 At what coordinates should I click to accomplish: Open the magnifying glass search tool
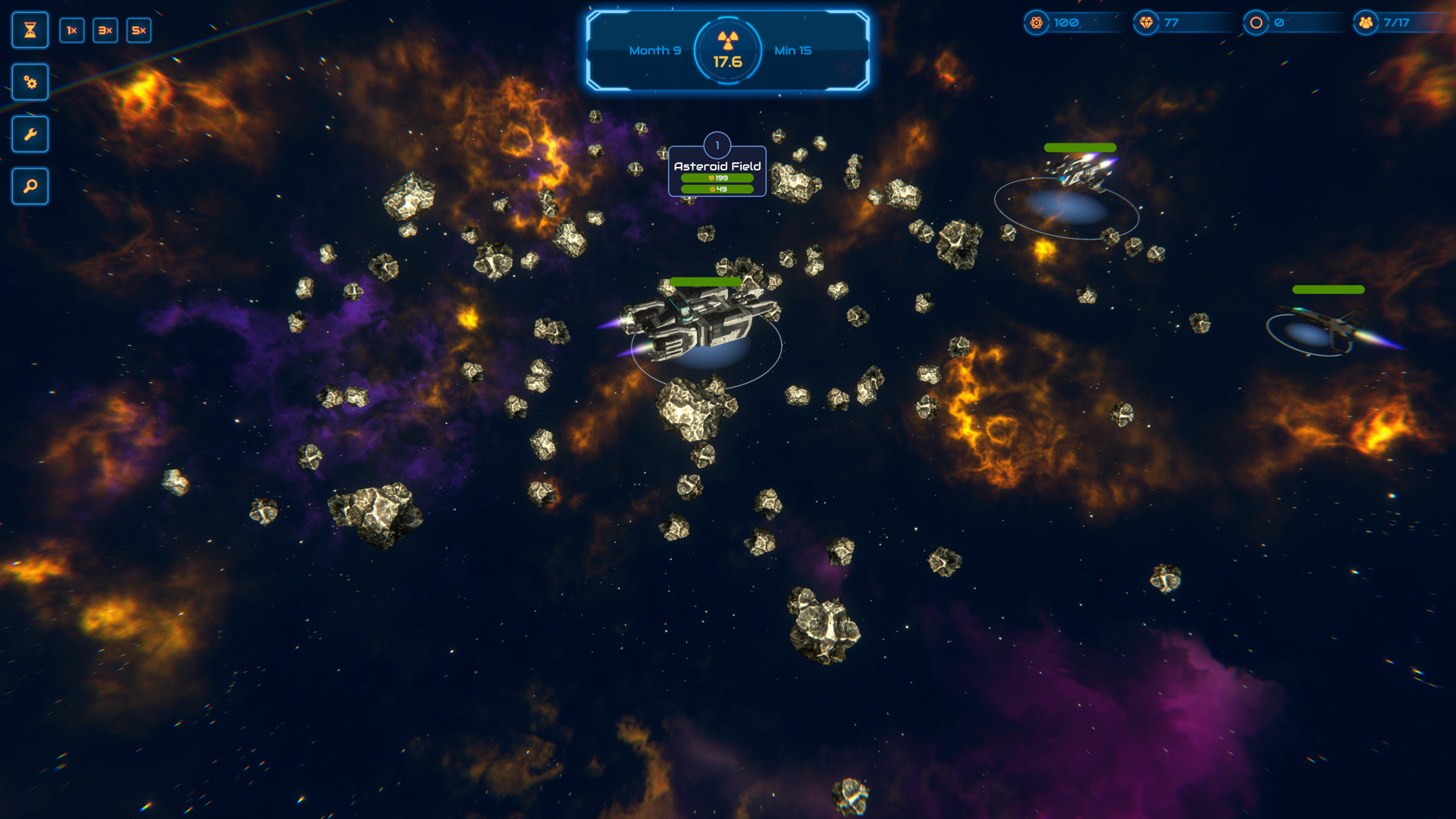(x=30, y=186)
